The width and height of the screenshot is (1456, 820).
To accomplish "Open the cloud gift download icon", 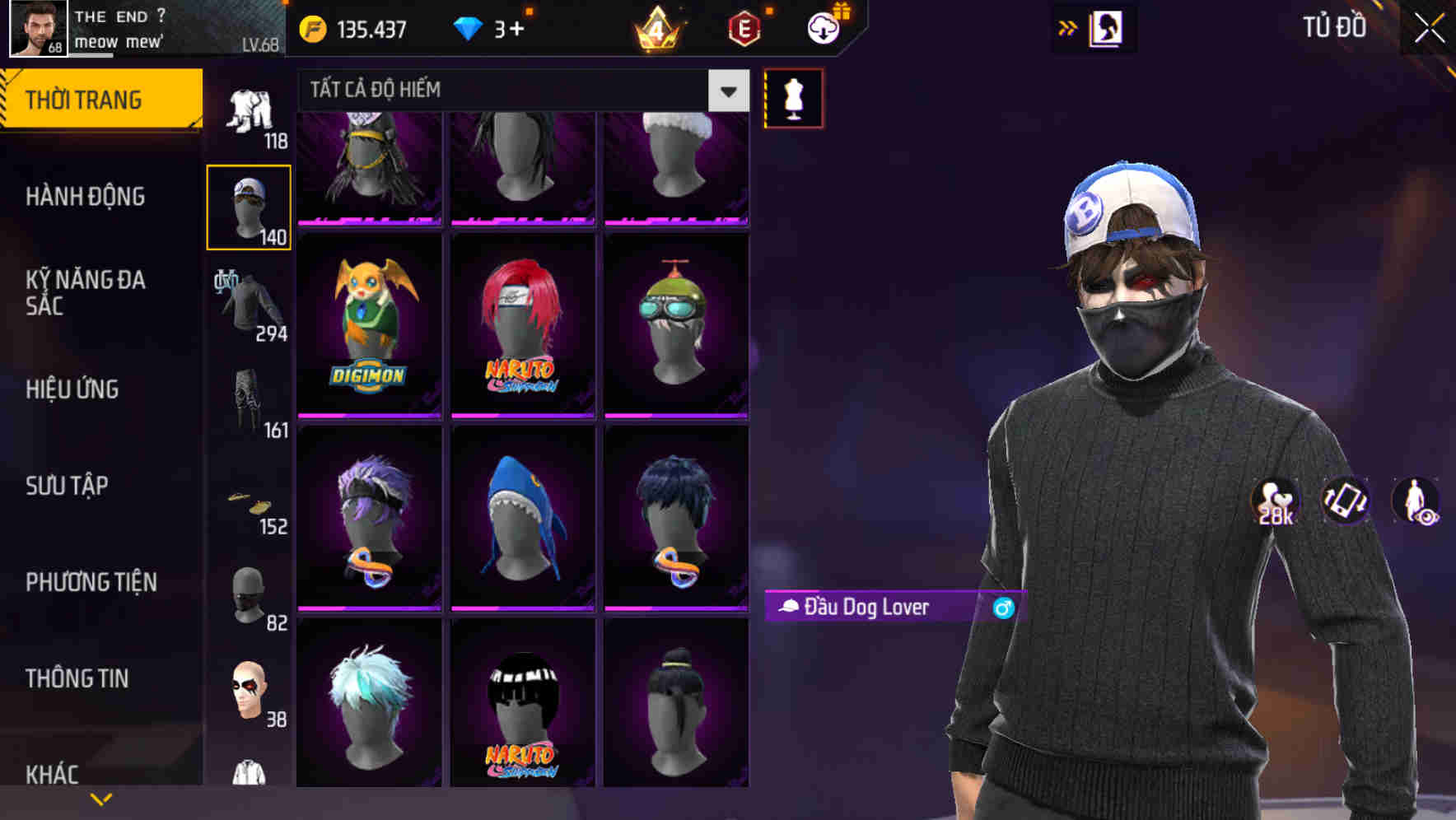I will coord(822,27).
